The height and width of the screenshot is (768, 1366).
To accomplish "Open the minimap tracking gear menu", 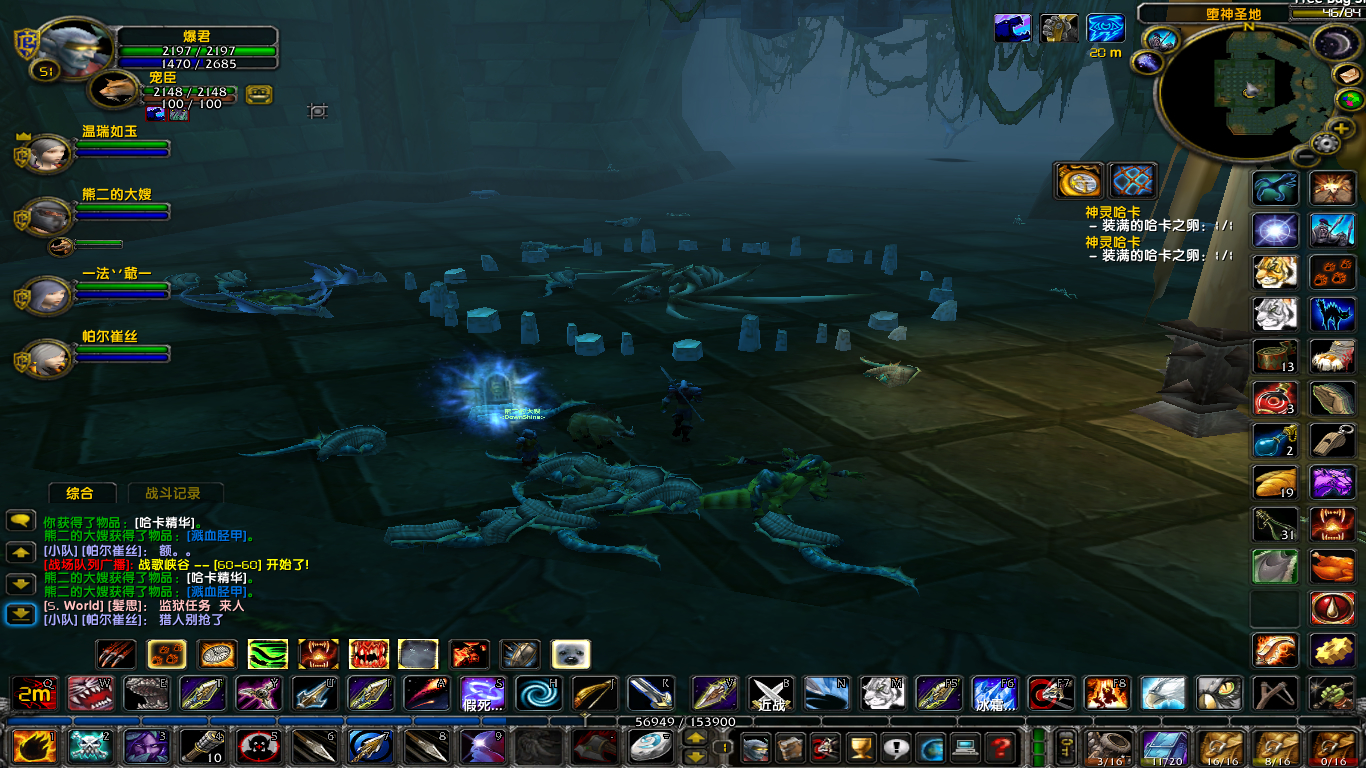I will (x=1325, y=145).
